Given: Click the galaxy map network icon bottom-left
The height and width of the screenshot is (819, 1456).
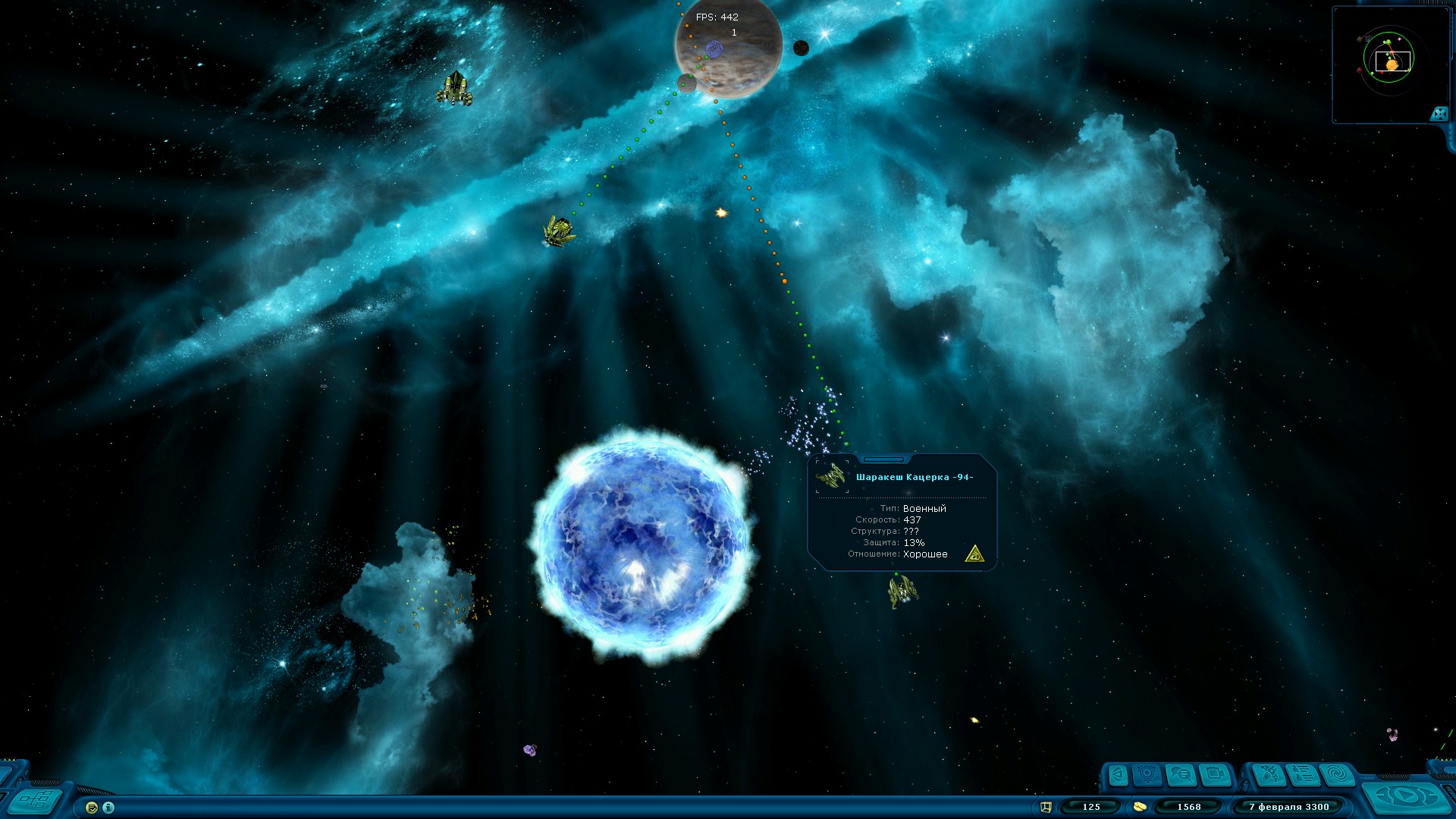Looking at the screenshot, I should coord(36,800).
